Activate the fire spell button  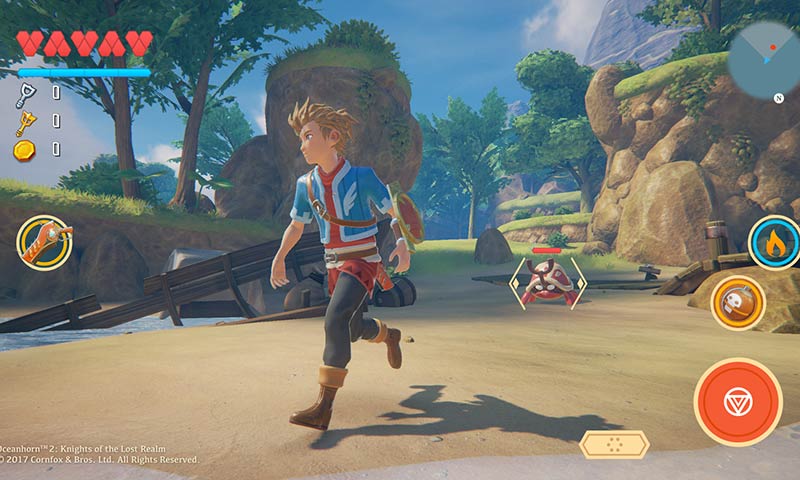(775, 243)
